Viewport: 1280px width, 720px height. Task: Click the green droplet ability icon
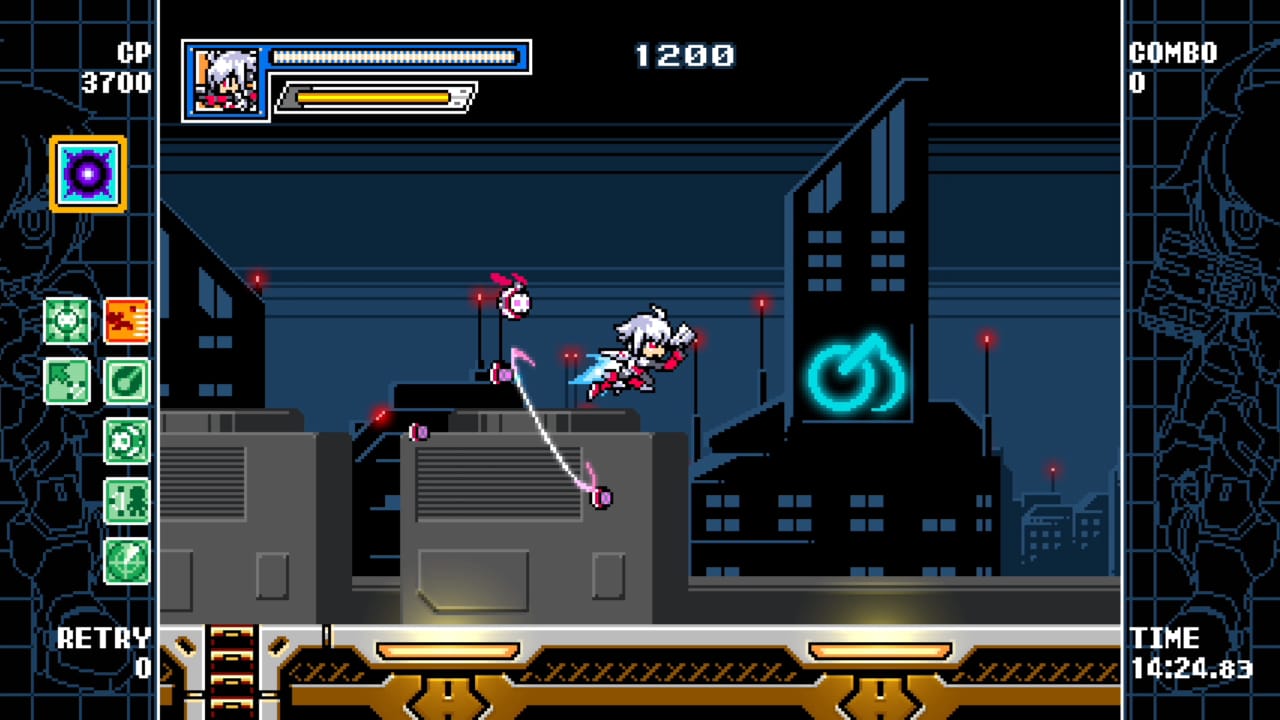[x=127, y=382]
